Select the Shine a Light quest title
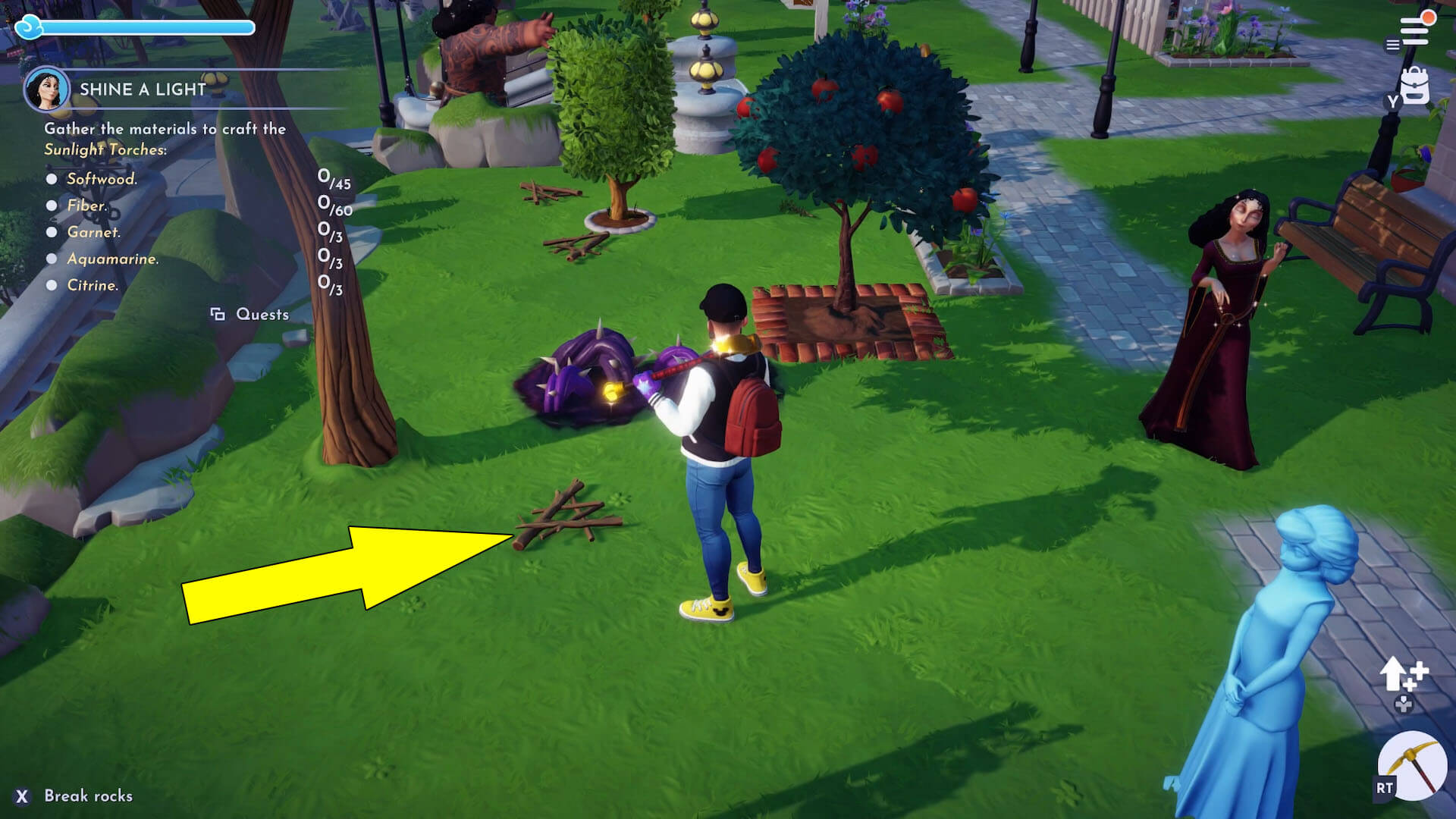This screenshot has width=1456, height=819. 143,89
